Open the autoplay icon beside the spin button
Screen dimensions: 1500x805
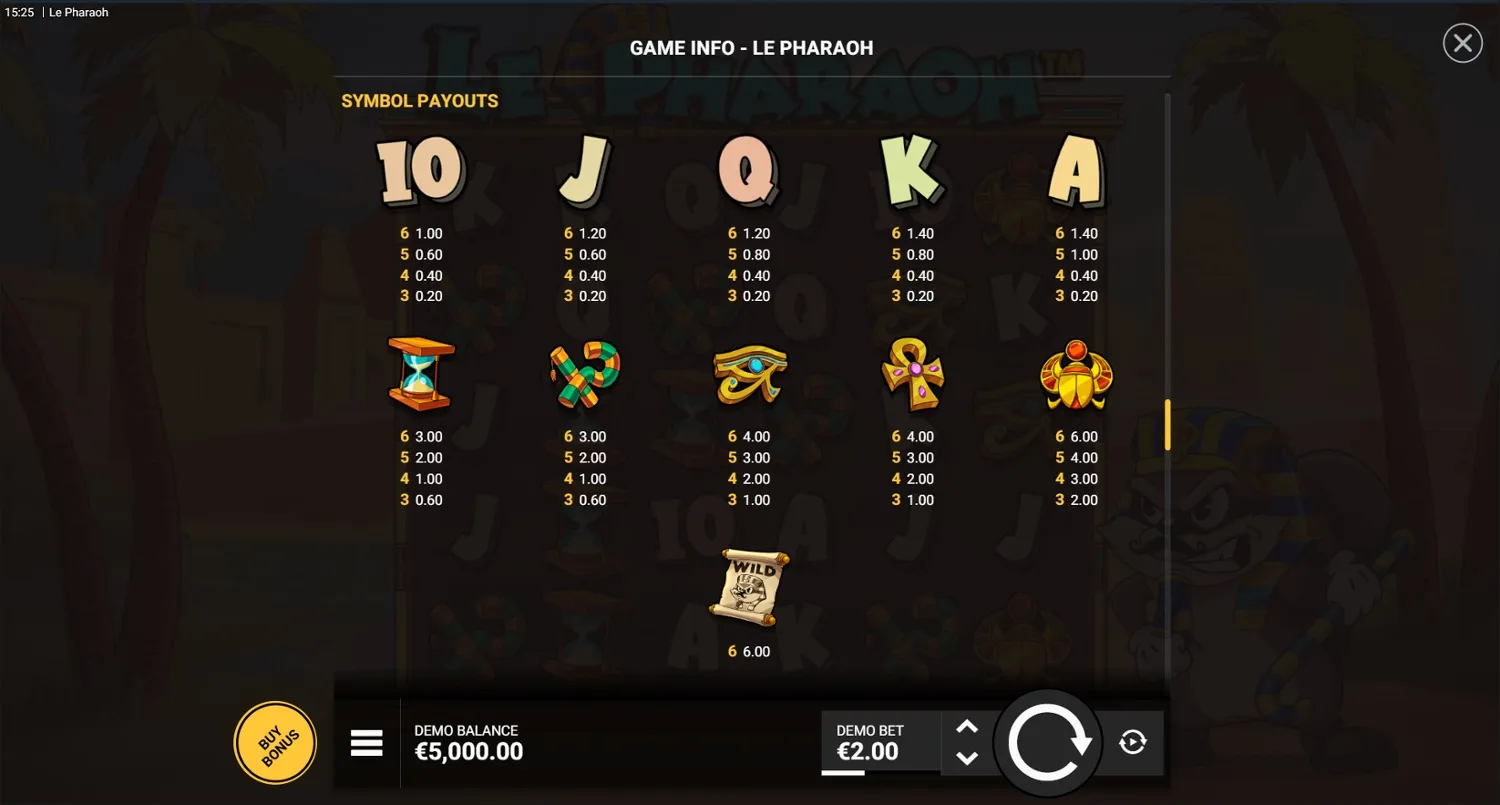tap(1133, 742)
